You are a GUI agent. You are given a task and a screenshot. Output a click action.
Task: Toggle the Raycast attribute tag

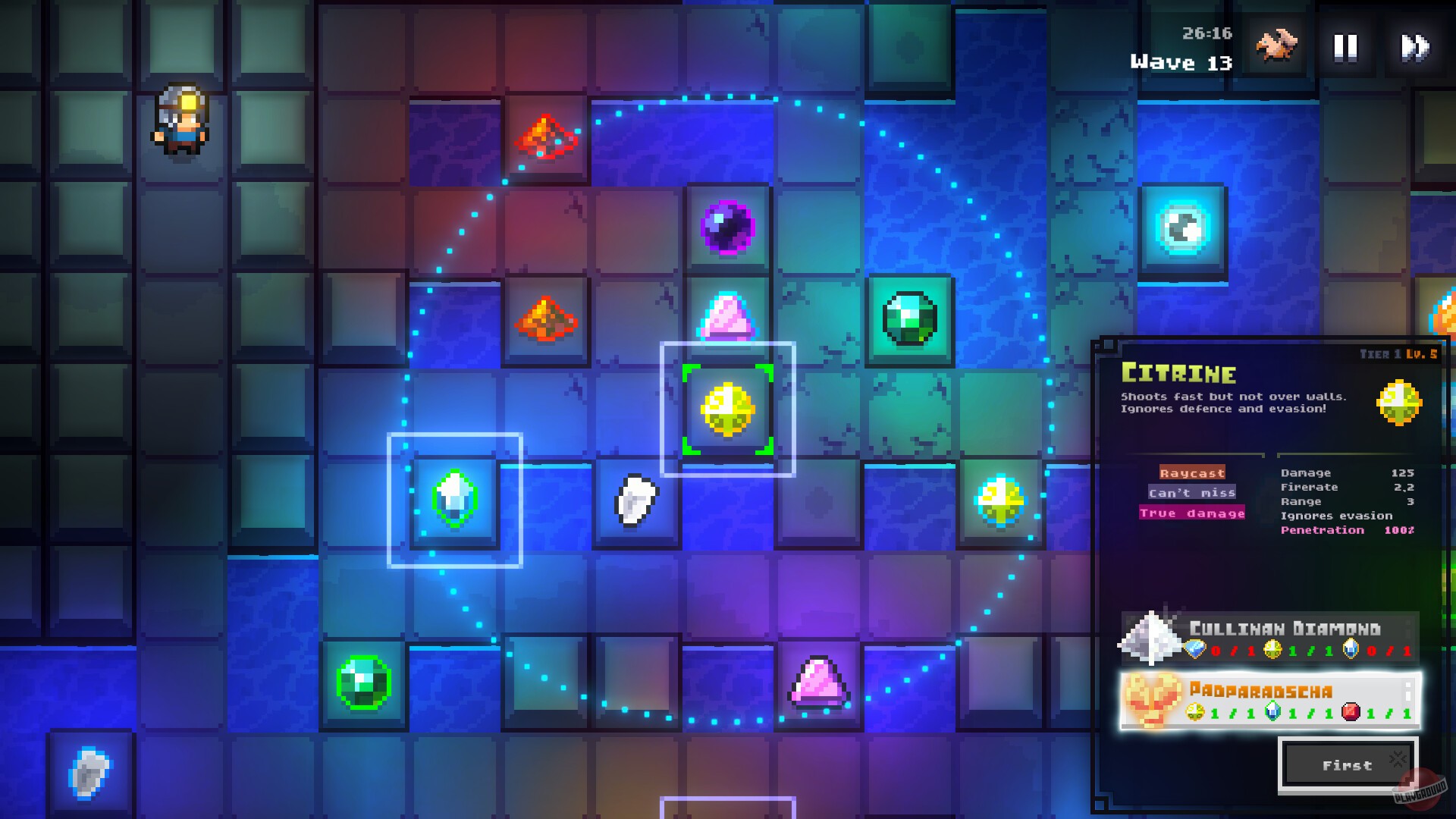[x=1191, y=472]
